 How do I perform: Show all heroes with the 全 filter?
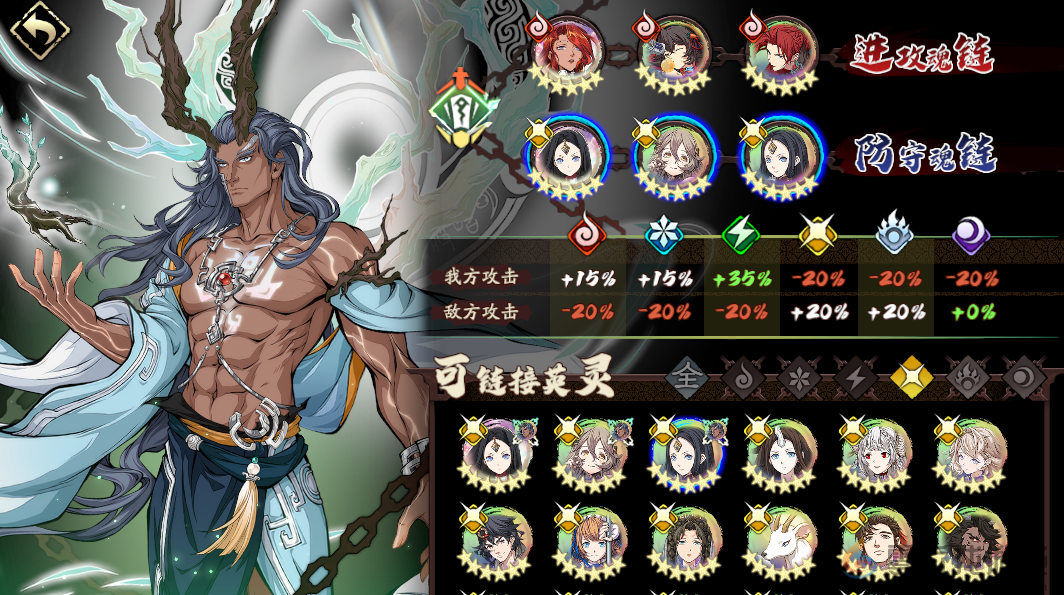pyautogui.click(x=688, y=377)
